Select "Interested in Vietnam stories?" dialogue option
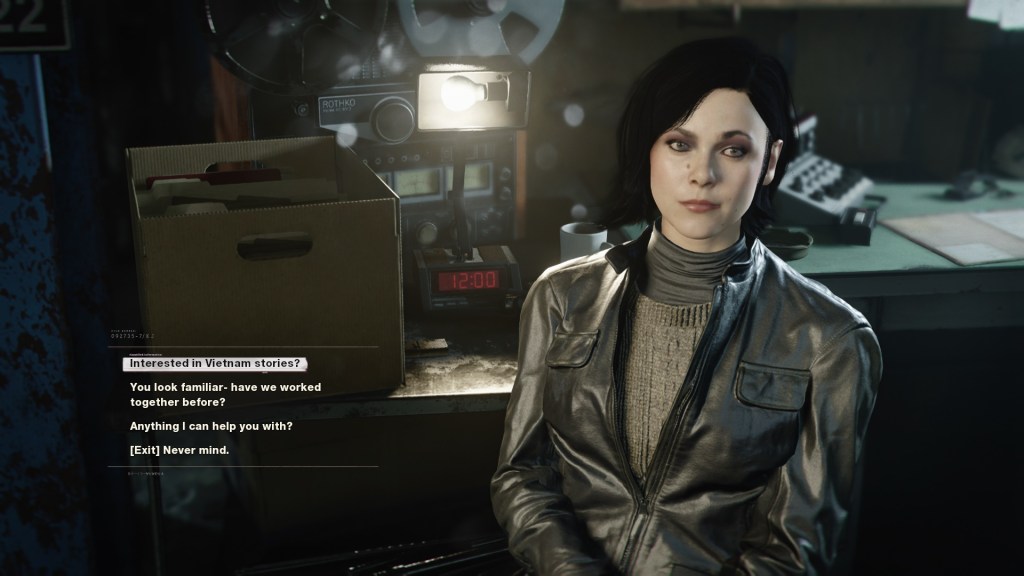1024x576 pixels. (x=215, y=363)
